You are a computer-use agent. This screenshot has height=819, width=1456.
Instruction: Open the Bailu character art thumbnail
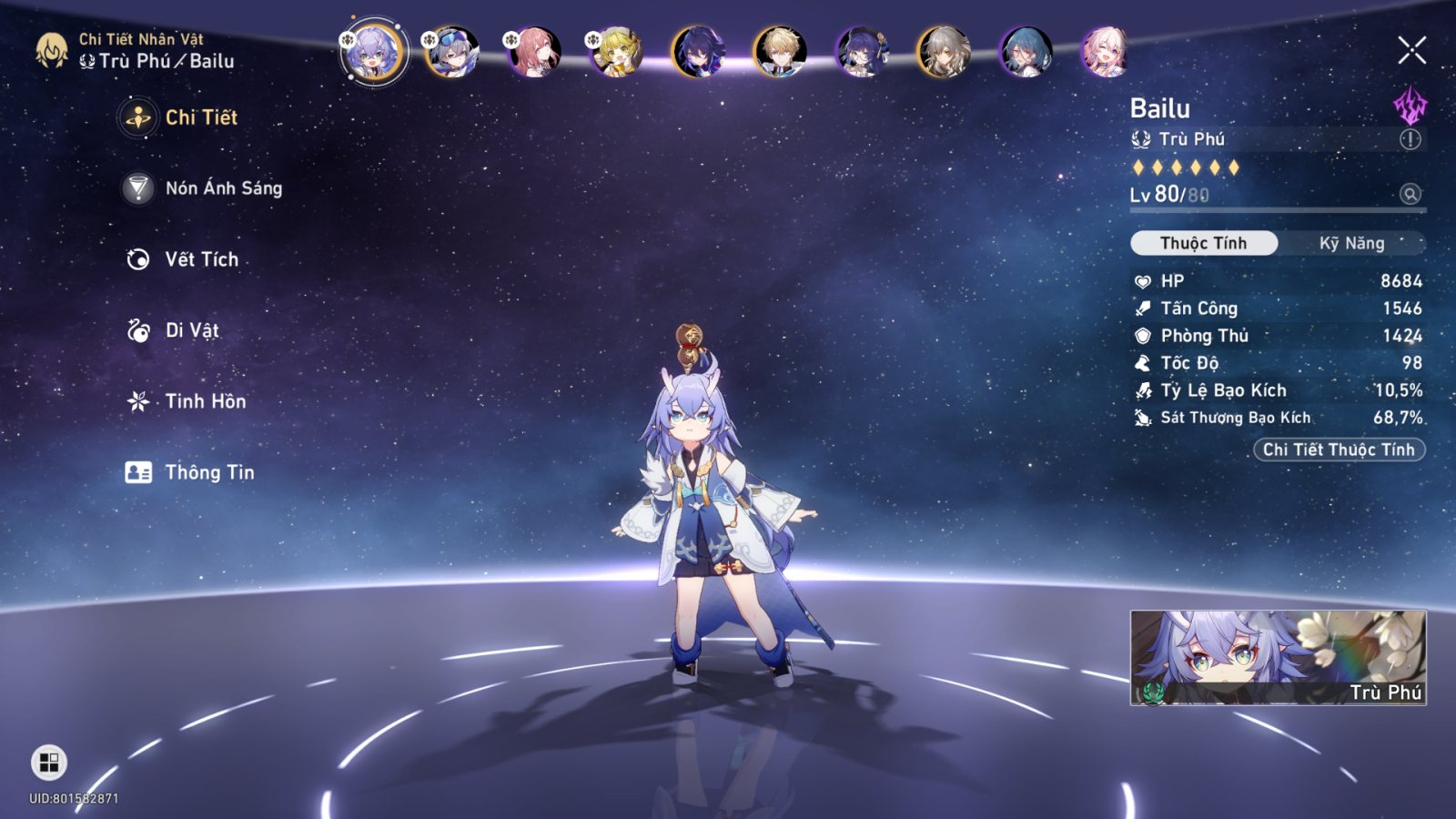click(x=1278, y=657)
